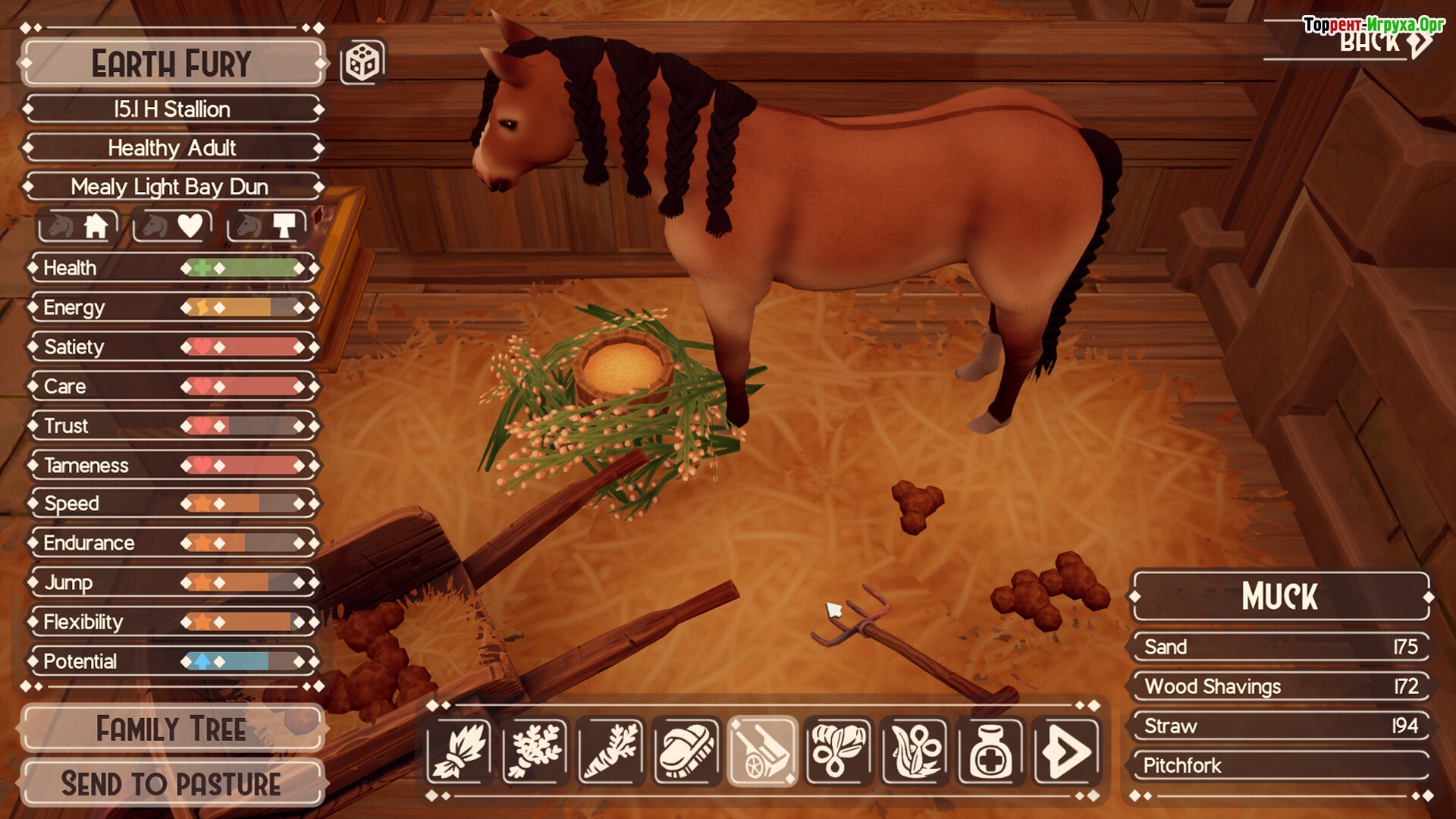This screenshot has width=1456, height=819.
Task: Toggle the horse signpost icon
Action: point(267,226)
